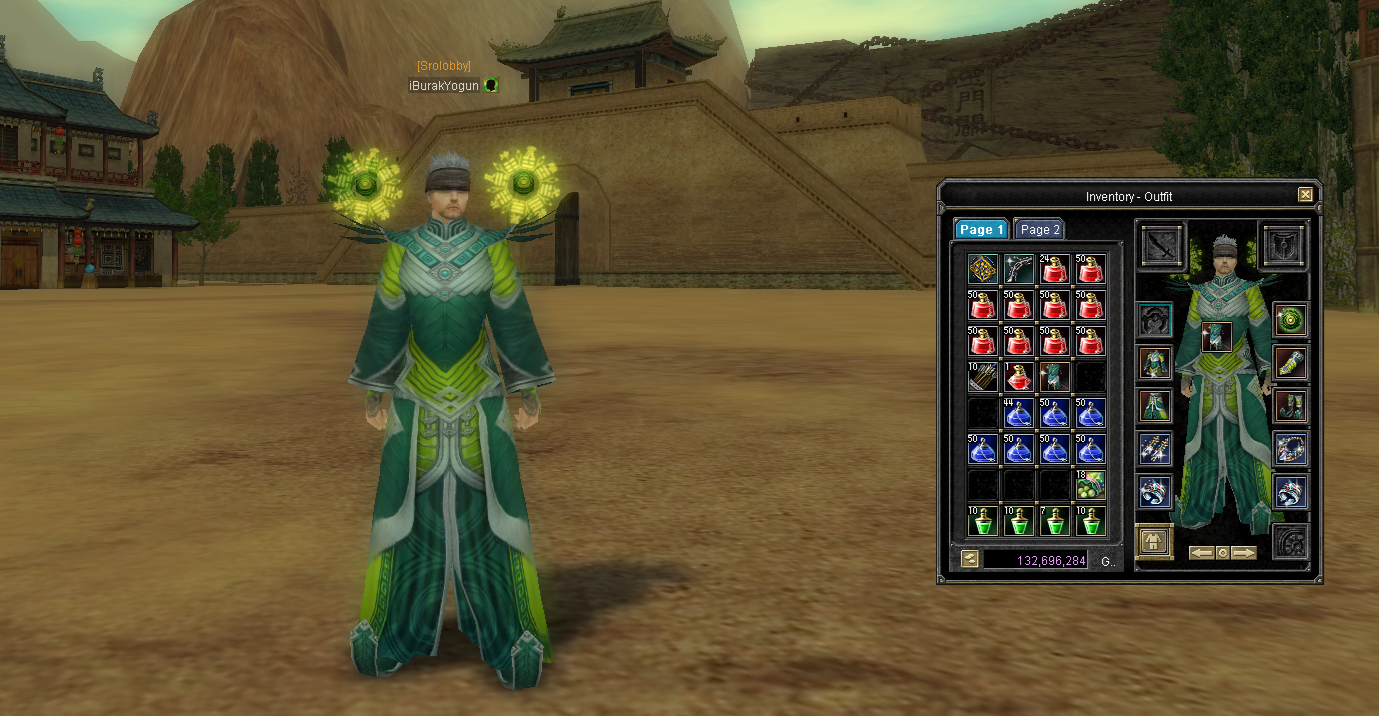Select the equipped green boots slot
Screen dimensions: 1379x716
(x=1291, y=406)
